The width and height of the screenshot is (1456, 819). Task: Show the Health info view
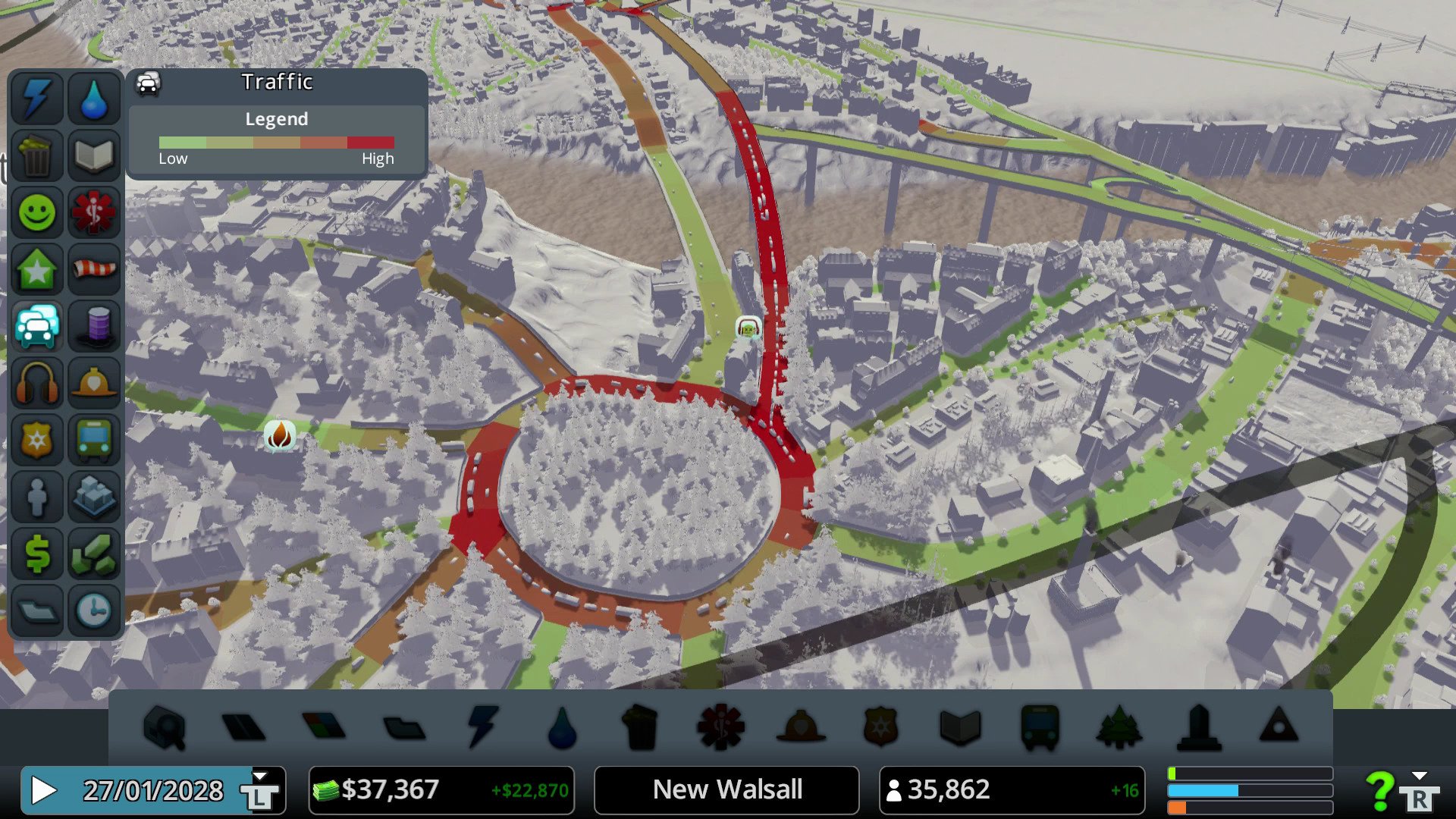[94, 212]
